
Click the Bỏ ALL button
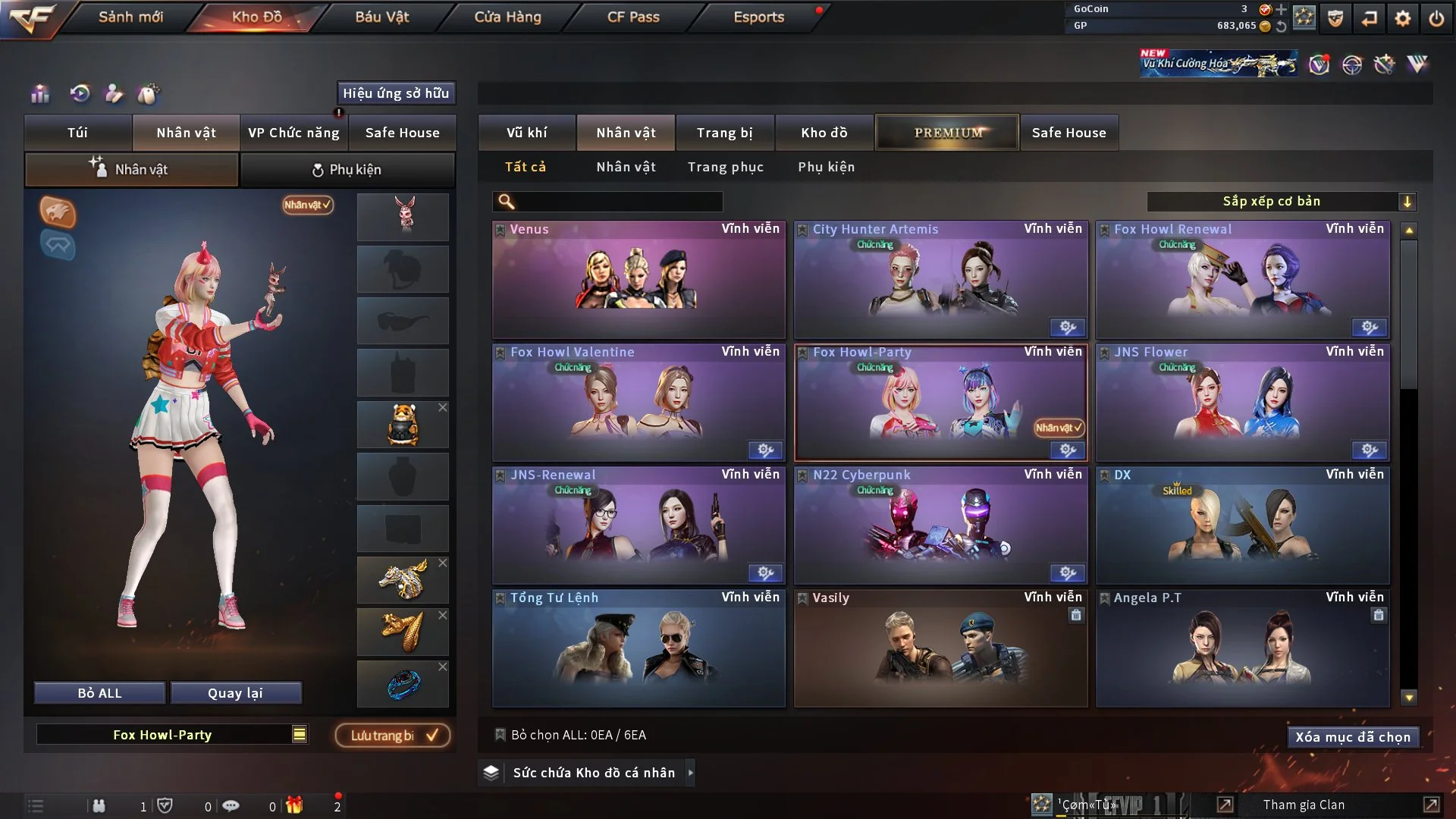pos(99,692)
